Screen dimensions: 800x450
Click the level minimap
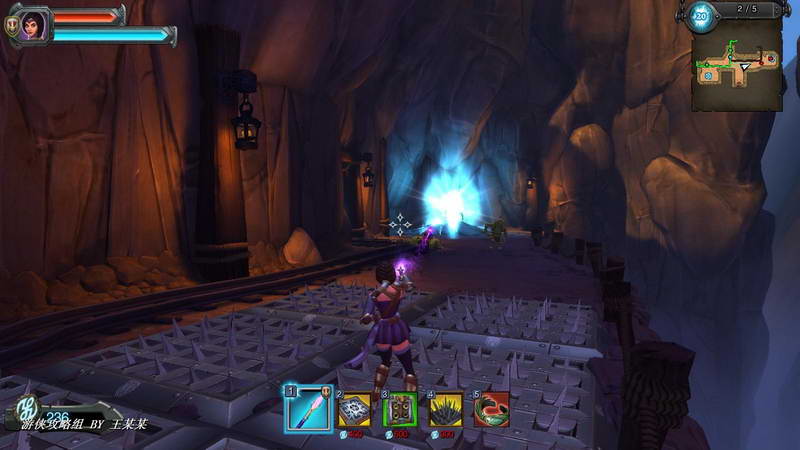pyautogui.click(x=737, y=66)
